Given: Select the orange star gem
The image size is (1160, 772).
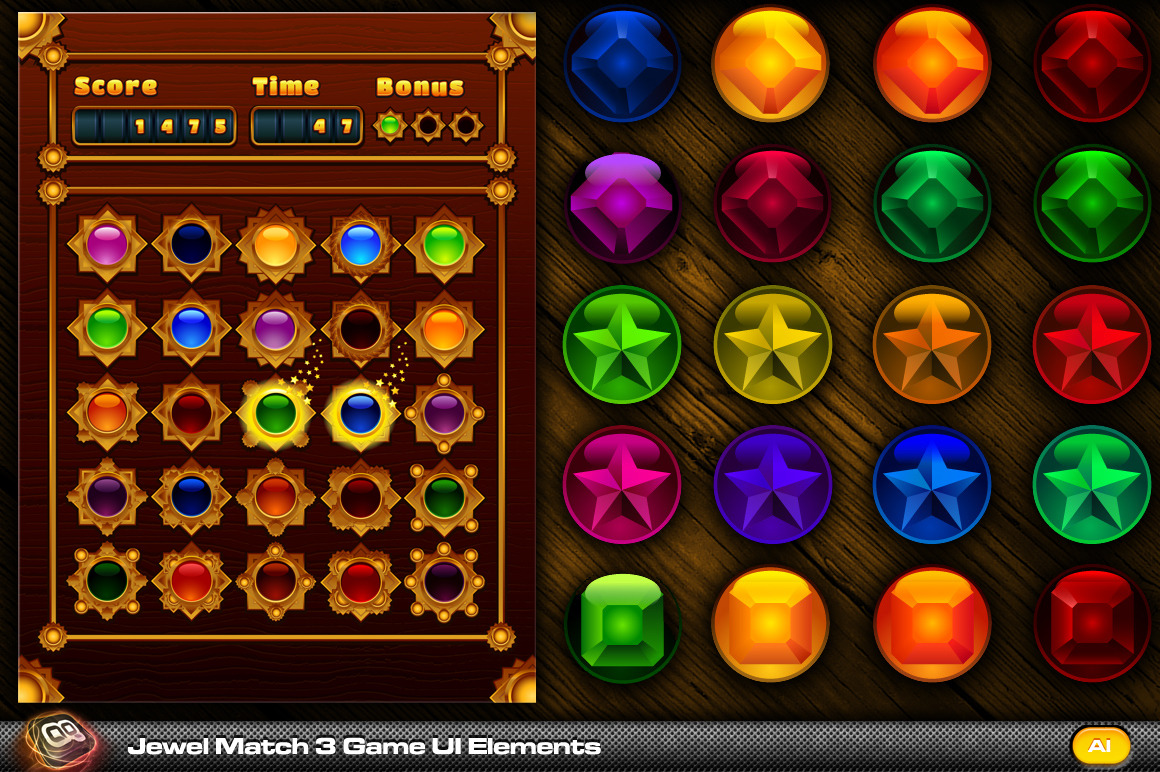Looking at the screenshot, I should coord(932,345).
